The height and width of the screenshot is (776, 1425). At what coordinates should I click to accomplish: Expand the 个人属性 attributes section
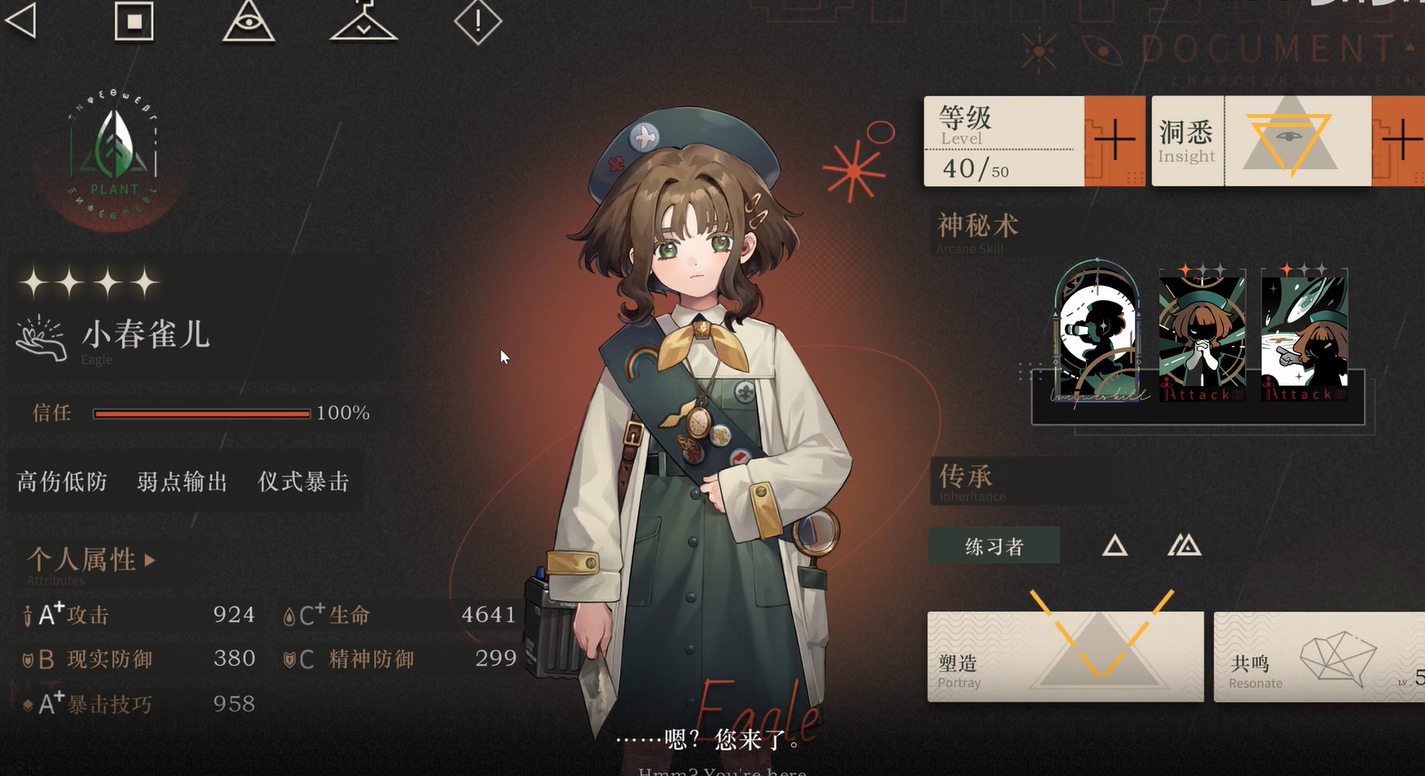click(92, 560)
